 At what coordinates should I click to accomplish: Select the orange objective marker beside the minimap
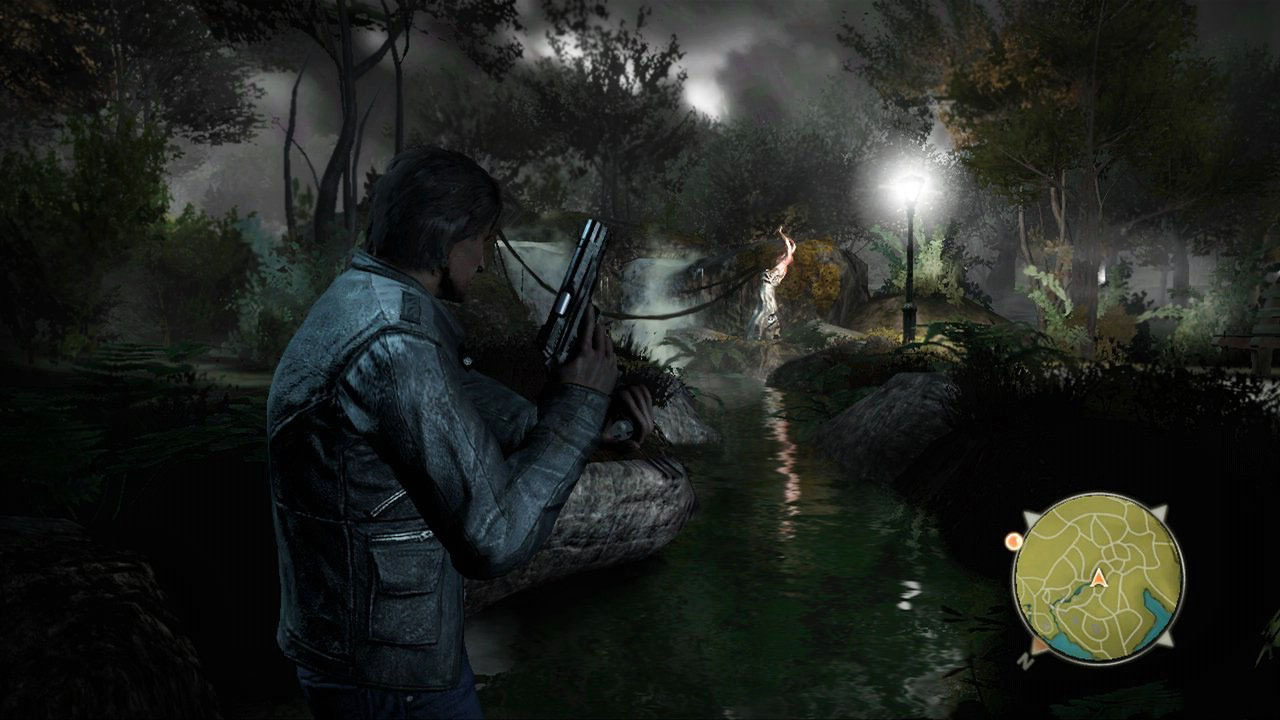click(1013, 541)
